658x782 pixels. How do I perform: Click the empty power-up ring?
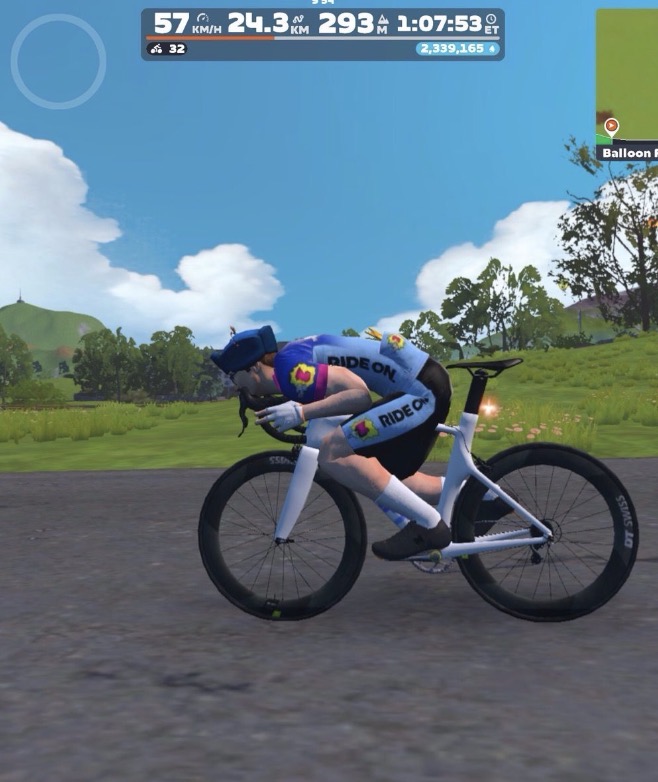(x=58, y=61)
